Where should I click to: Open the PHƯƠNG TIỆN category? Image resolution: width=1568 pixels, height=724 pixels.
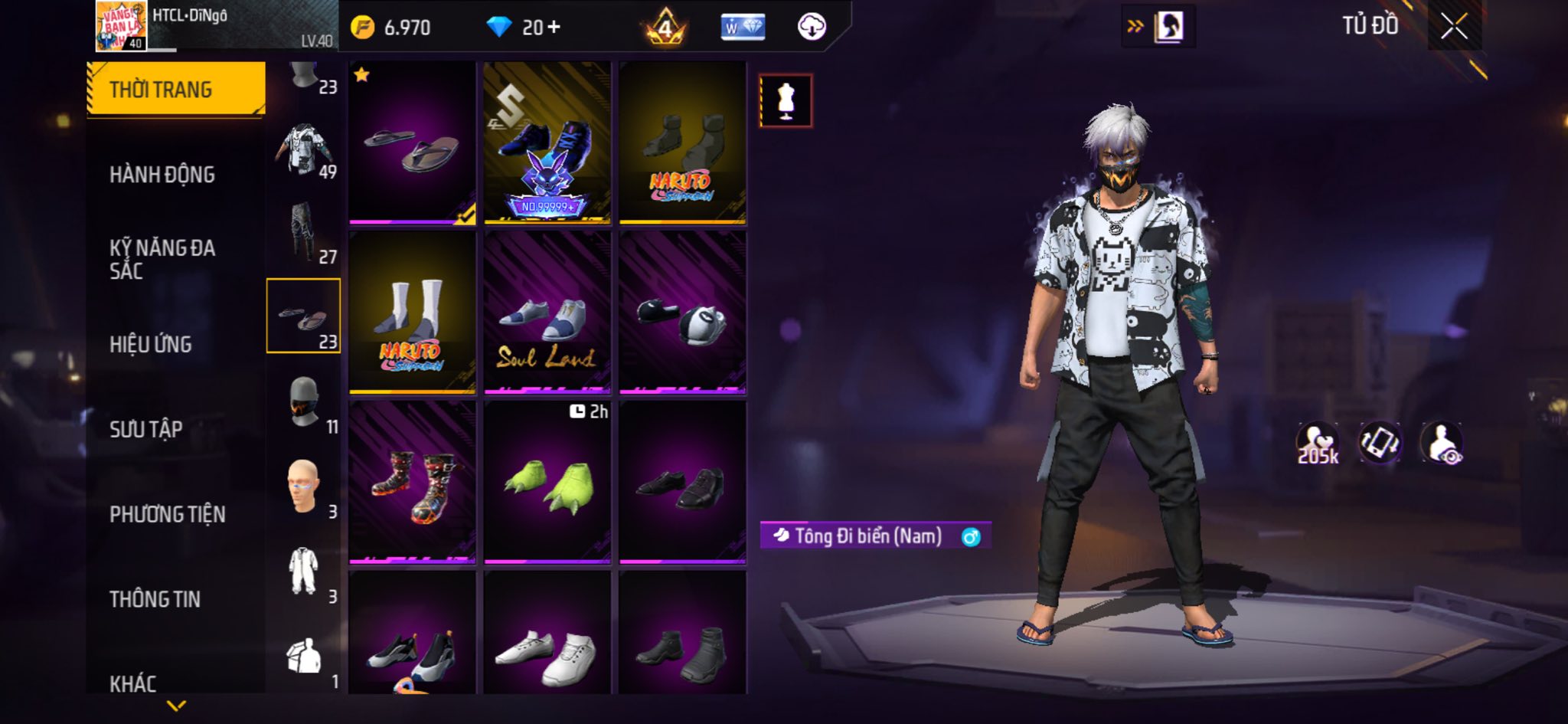pyautogui.click(x=168, y=514)
